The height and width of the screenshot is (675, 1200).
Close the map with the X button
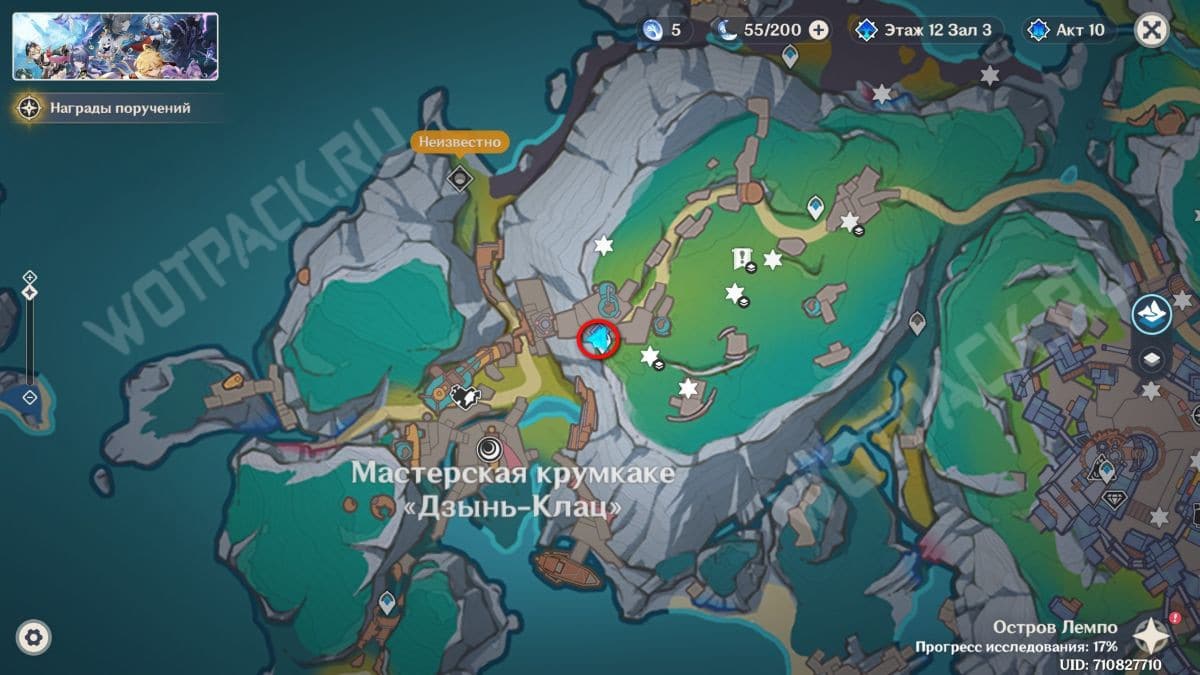coord(1152,30)
